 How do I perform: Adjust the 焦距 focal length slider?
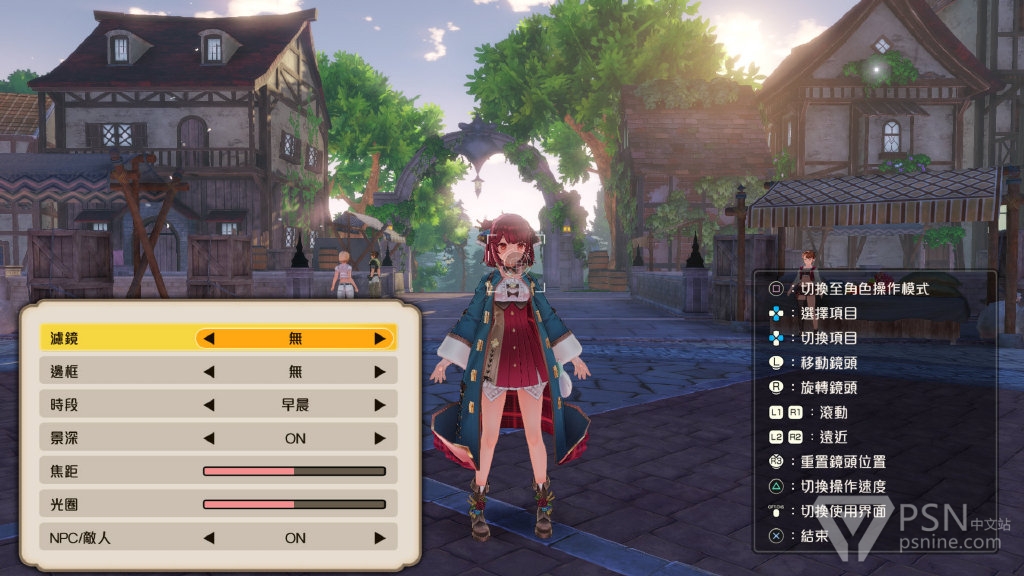(x=294, y=471)
